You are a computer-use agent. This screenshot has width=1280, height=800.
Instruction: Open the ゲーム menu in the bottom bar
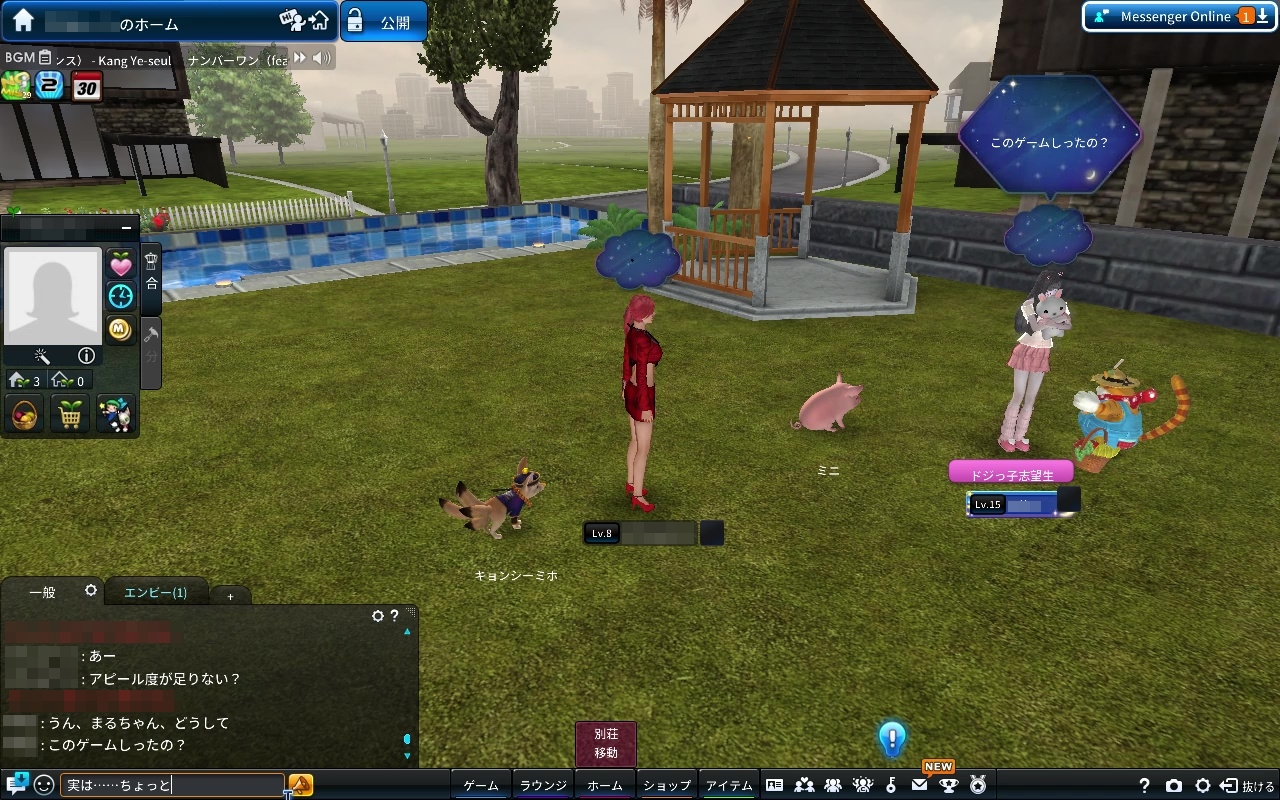[481, 786]
